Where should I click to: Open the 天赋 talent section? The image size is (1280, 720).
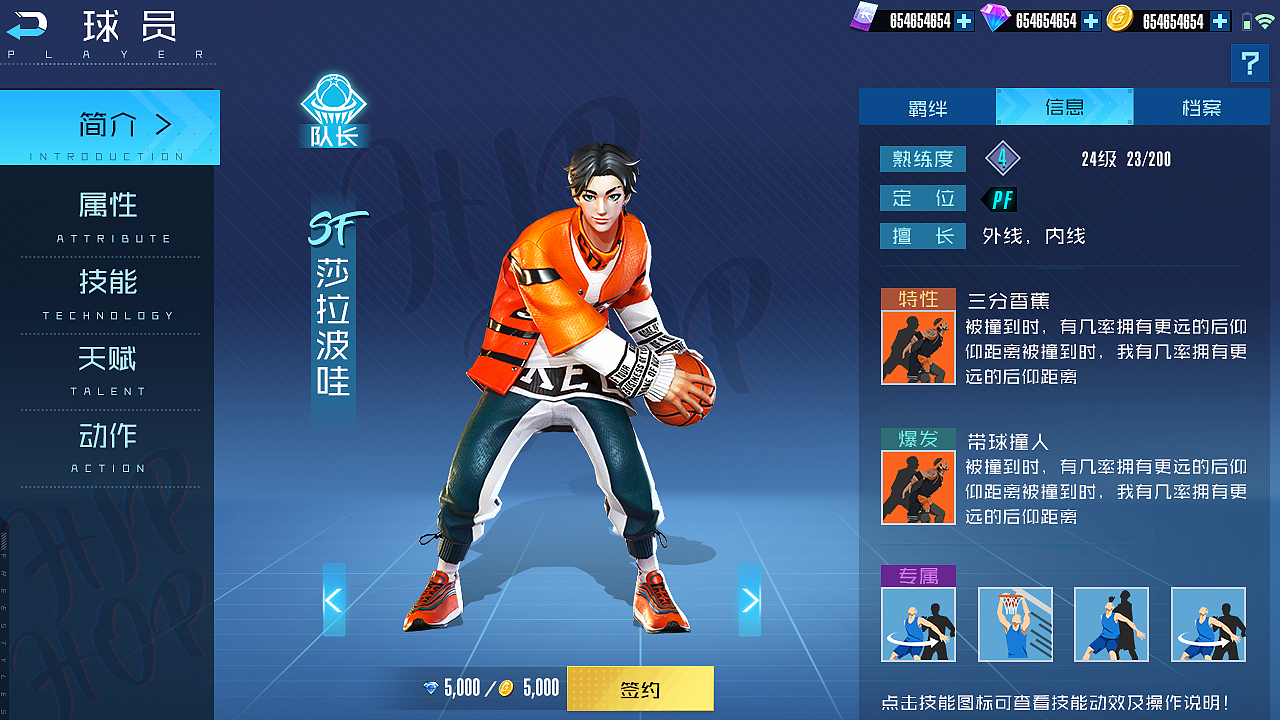click(110, 360)
